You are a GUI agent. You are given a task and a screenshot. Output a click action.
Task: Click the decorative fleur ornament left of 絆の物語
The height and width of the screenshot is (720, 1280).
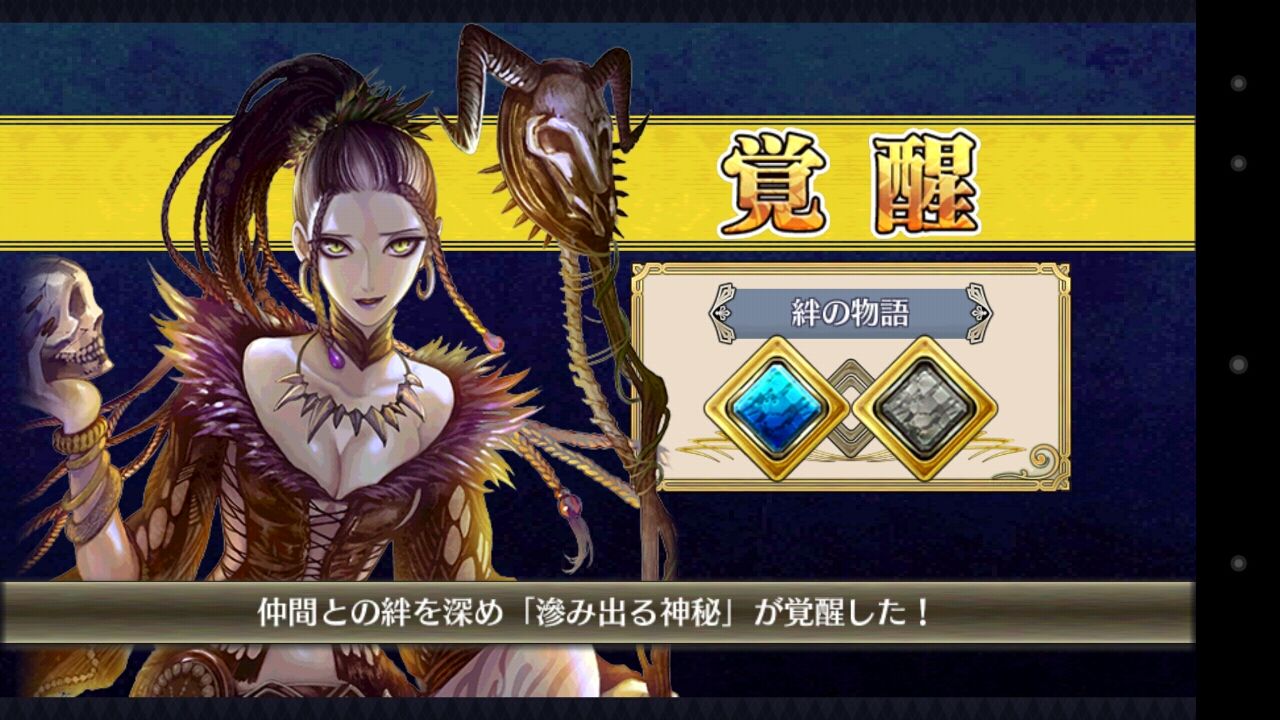pos(722,312)
